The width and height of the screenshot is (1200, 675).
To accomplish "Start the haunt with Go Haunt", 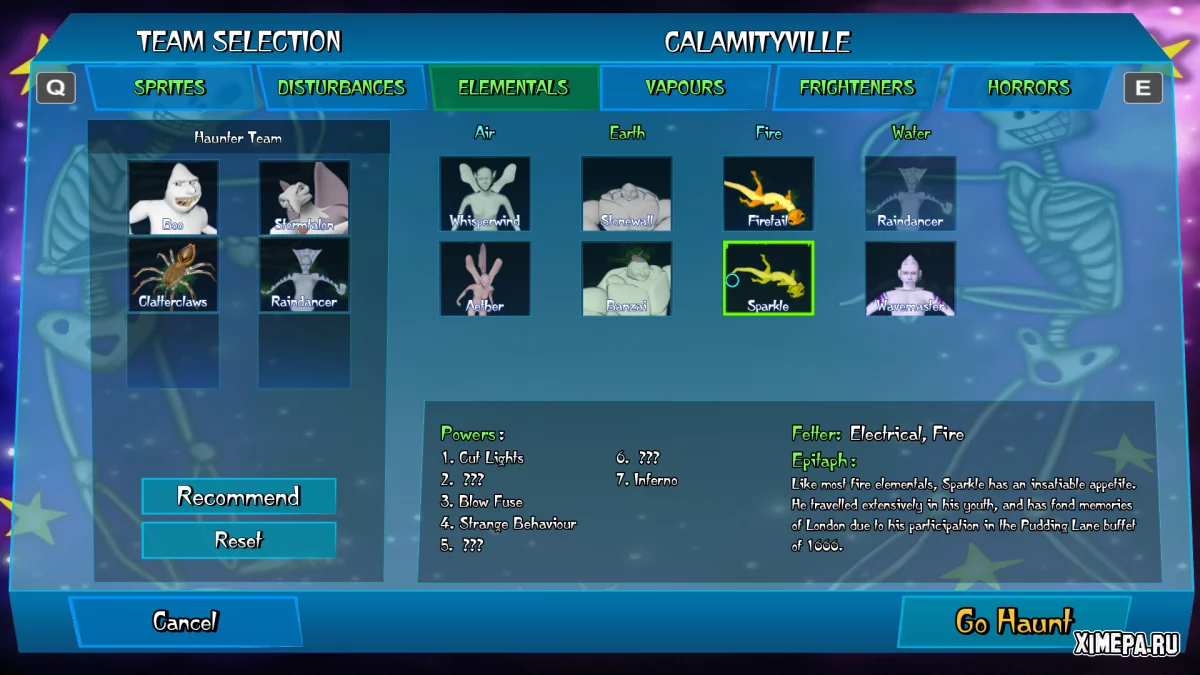I will (x=1013, y=621).
